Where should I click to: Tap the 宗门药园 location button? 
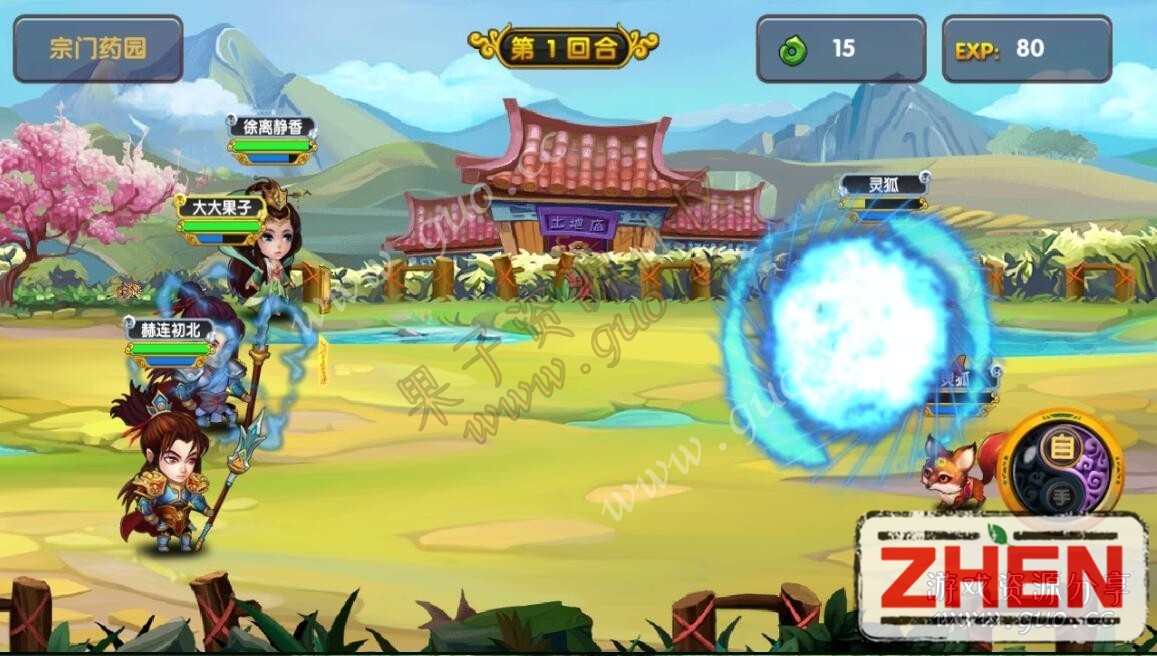[98, 48]
